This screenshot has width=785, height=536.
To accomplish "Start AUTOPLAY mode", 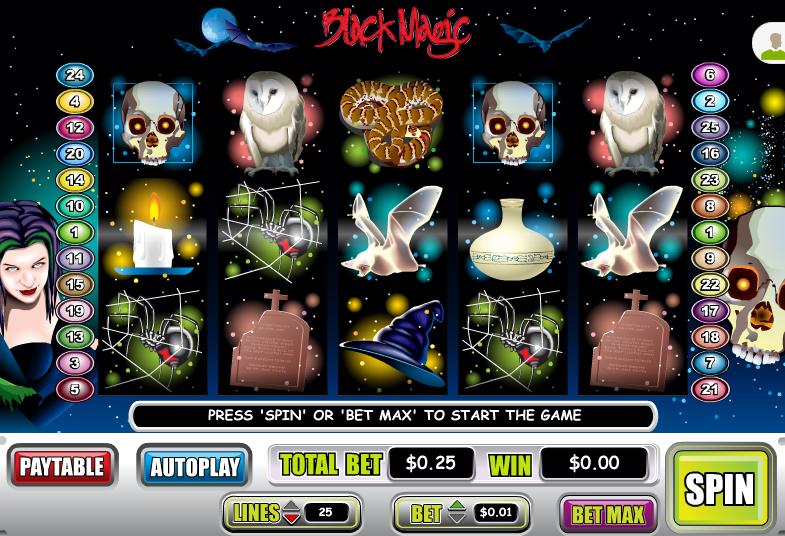I will 194,466.
